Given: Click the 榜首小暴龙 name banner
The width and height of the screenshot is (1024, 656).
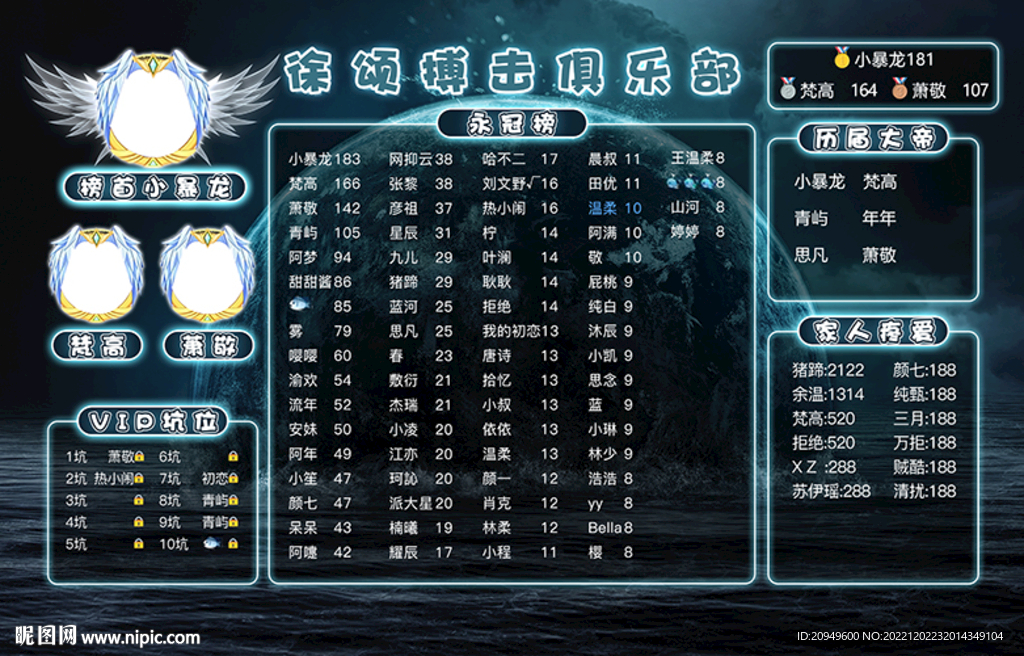Looking at the screenshot, I should 154,188.
